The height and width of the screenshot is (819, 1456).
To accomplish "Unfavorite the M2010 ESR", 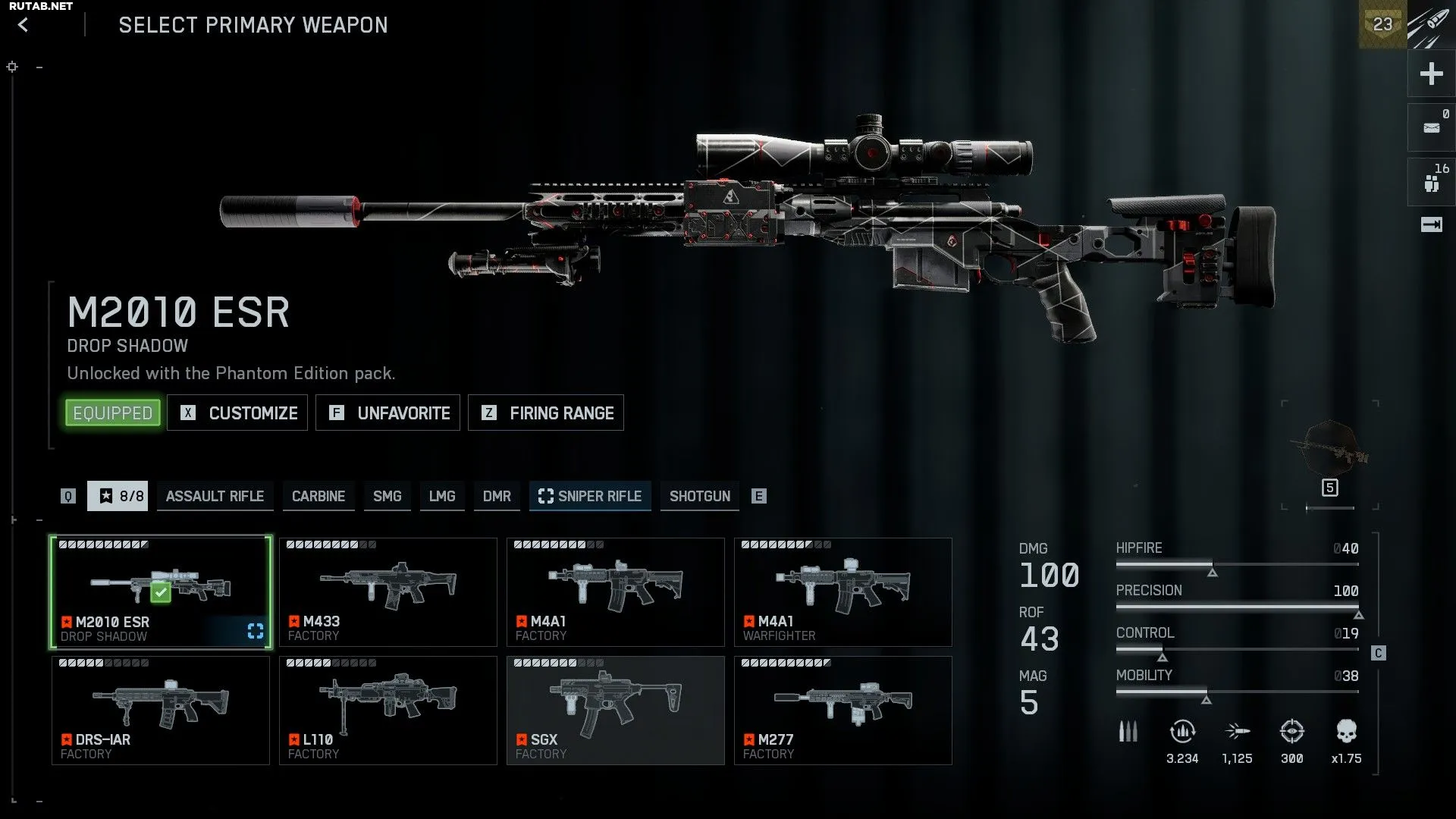I will pyautogui.click(x=388, y=413).
